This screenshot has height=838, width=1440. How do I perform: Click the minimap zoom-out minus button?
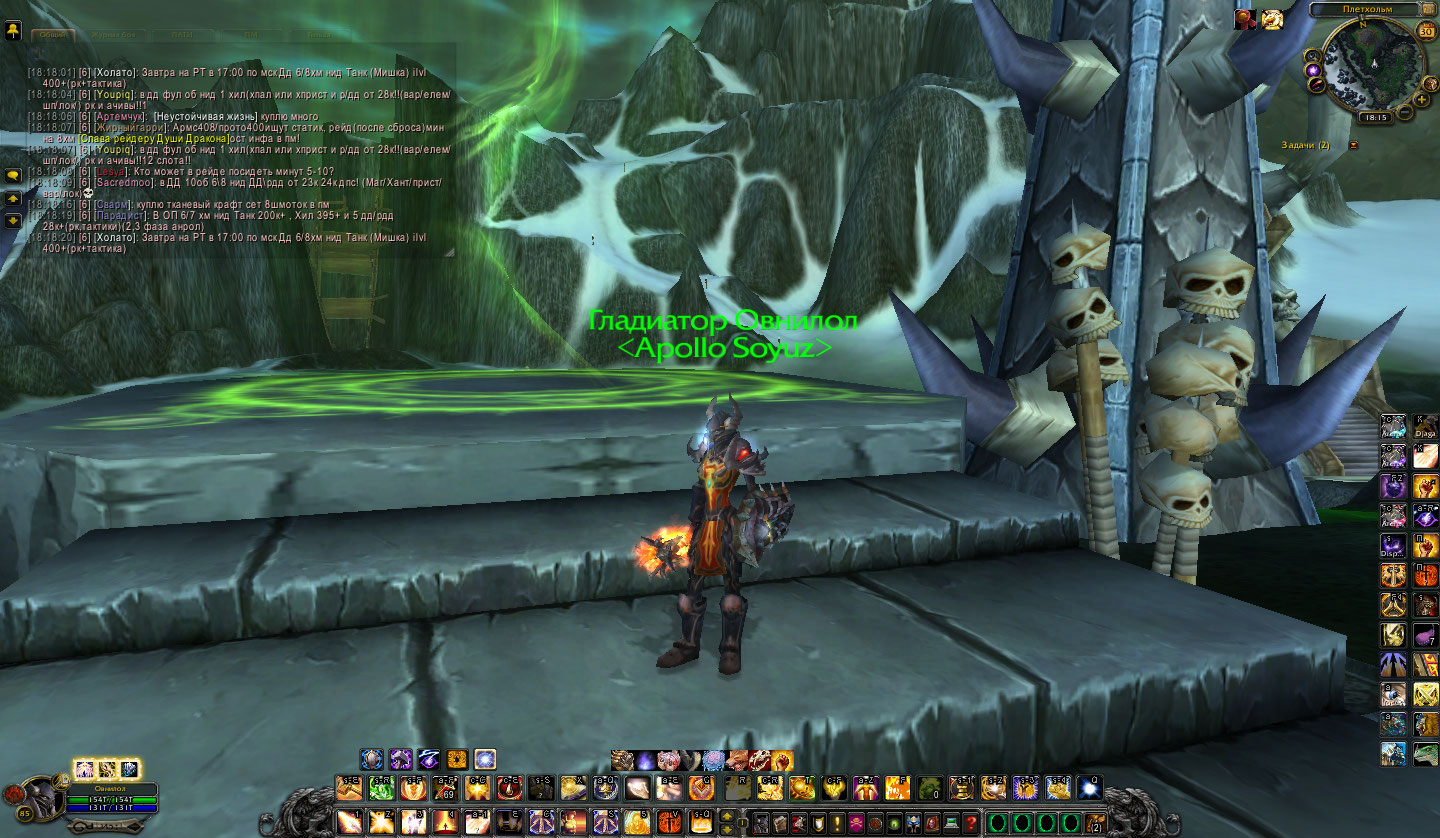[x=1405, y=113]
